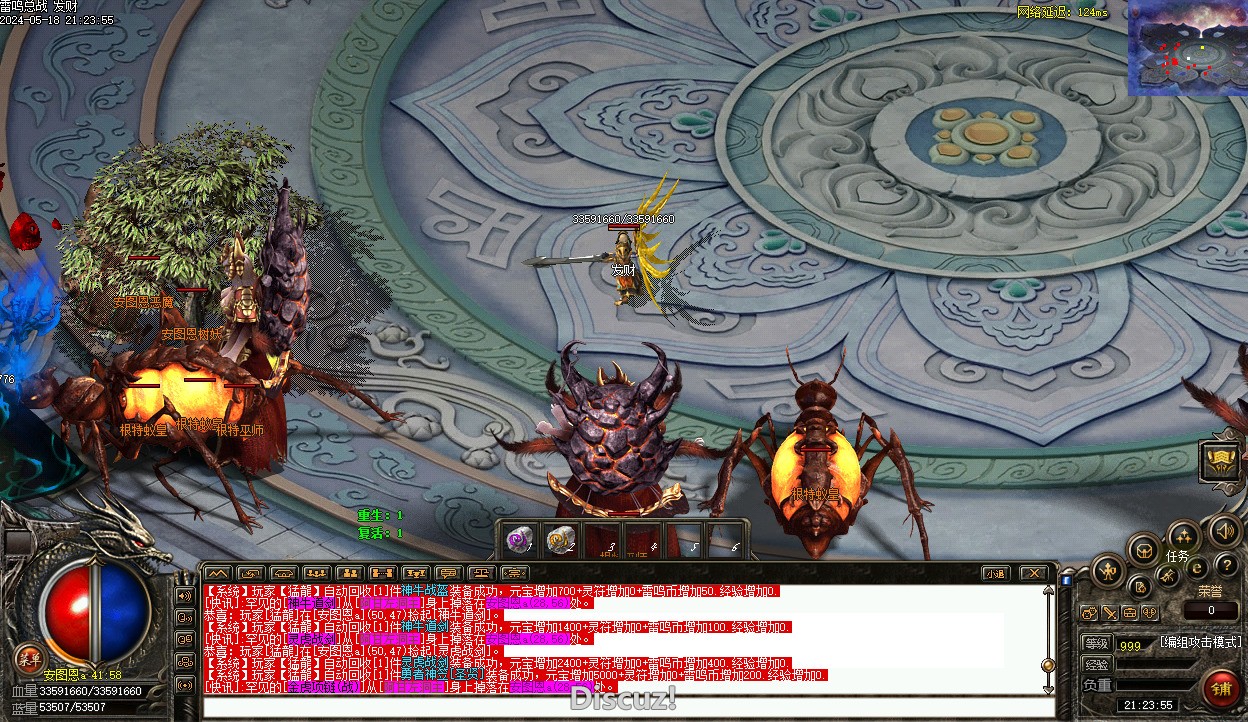
Task: Click the 等级 level button
Action: [1097, 644]
